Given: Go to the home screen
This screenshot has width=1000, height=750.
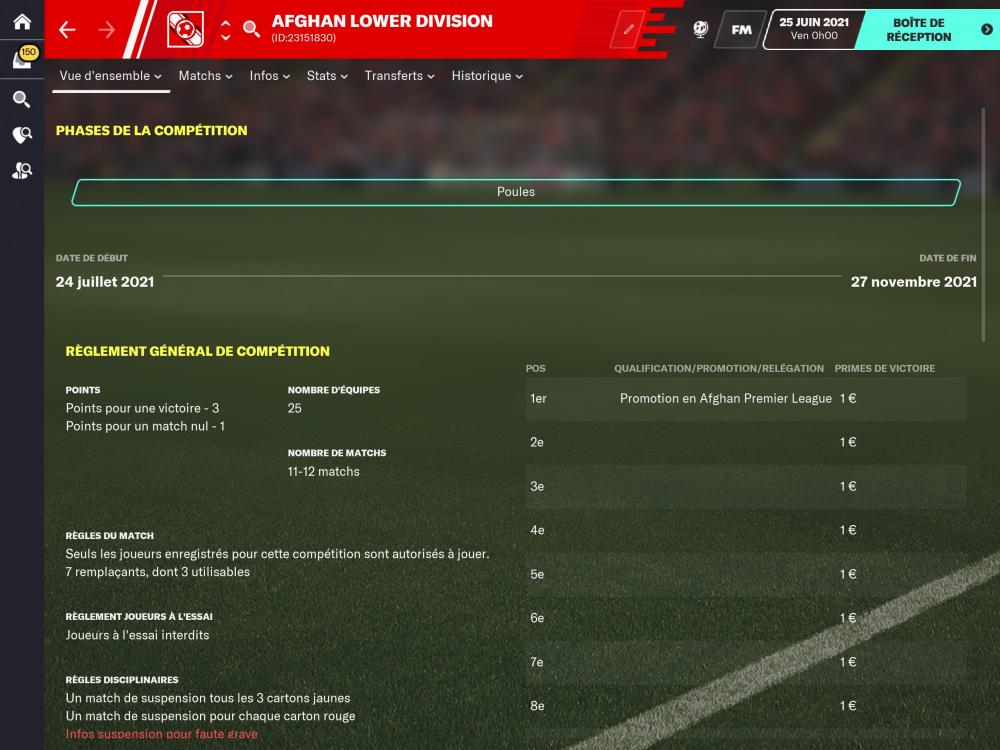Looking at the screenshot, I should click(x=21, y=22).
